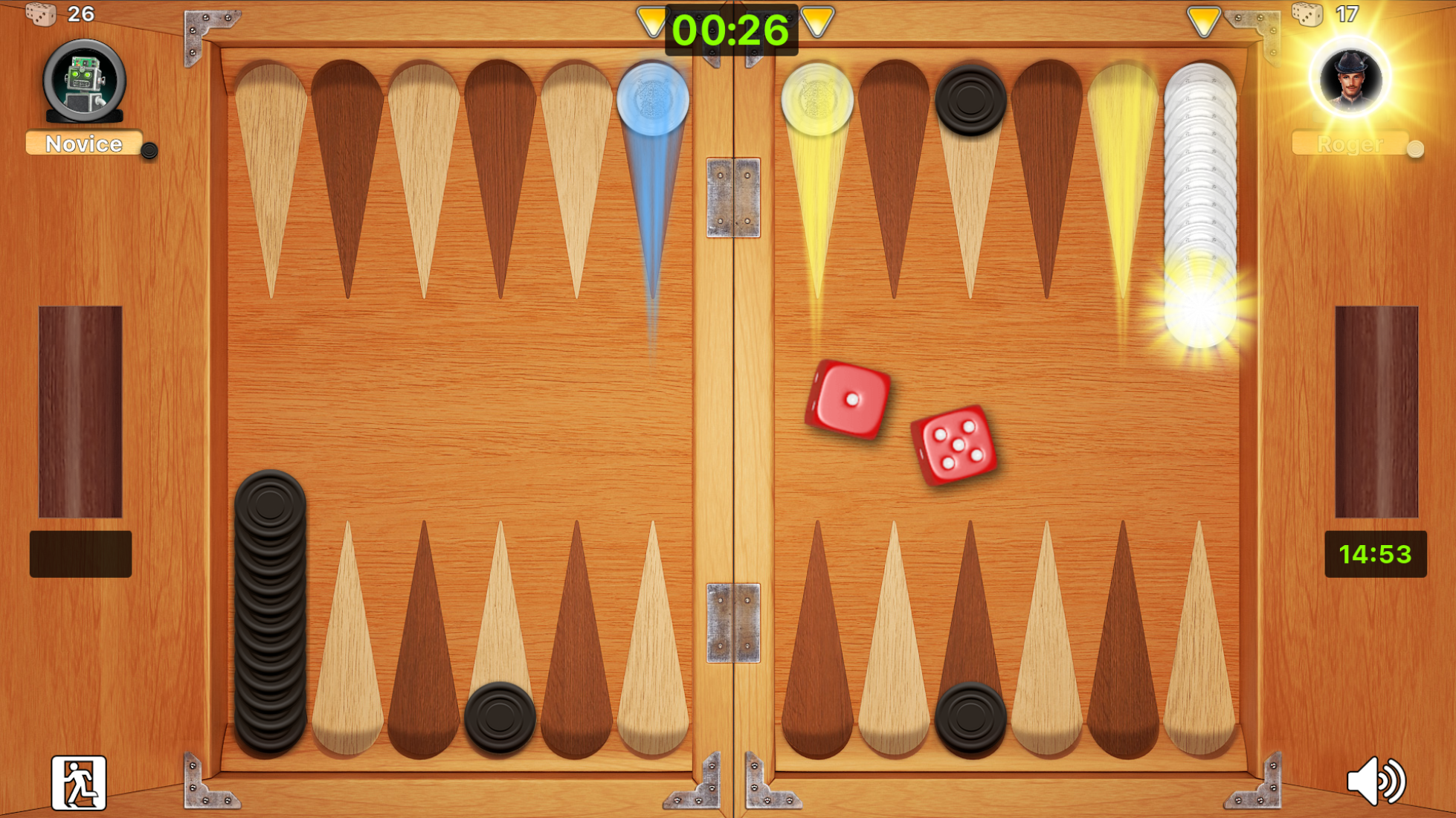Image resolution: width=1456 pixels, height=818 pixels.
Task: Click the black checker token beside Novice
Action: tap(151, 151)
